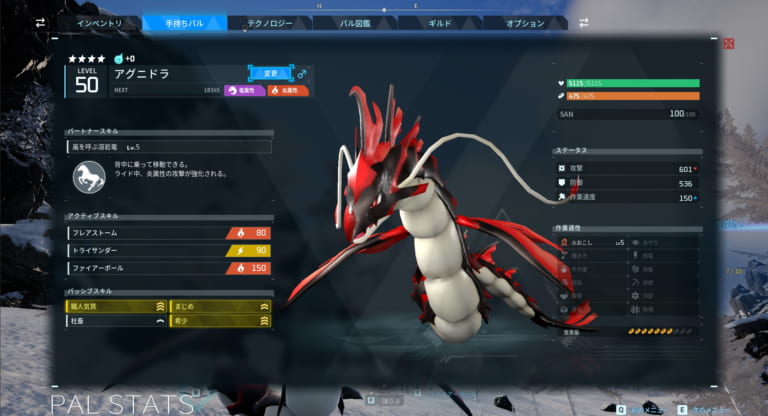Open the オプション tab
This screenshot has height=416, width=768.
(525, 23)
